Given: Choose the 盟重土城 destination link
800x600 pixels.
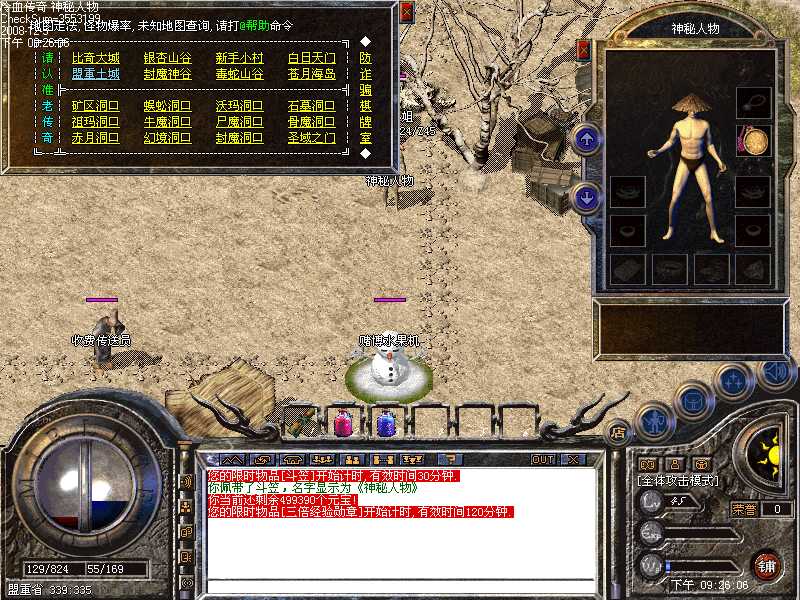Looking at the screenshot, I should (95, 74).
